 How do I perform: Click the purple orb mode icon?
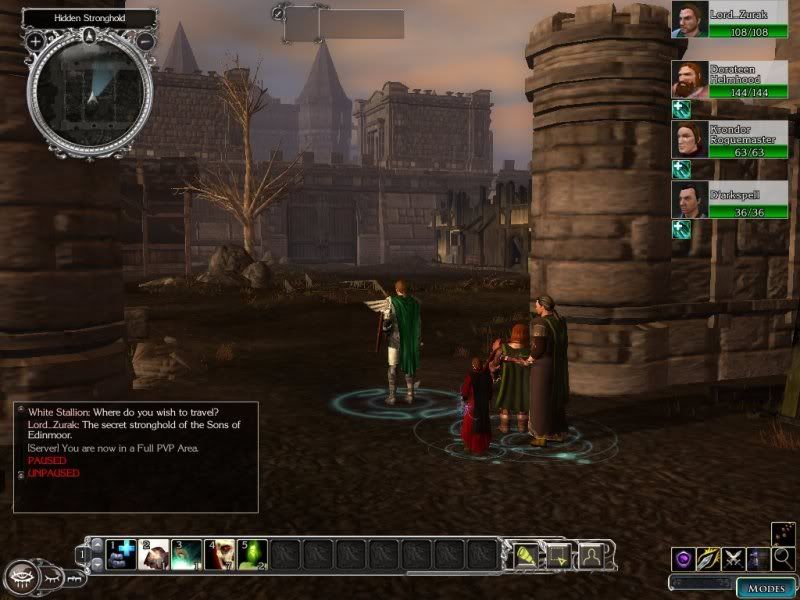[684, 559]
